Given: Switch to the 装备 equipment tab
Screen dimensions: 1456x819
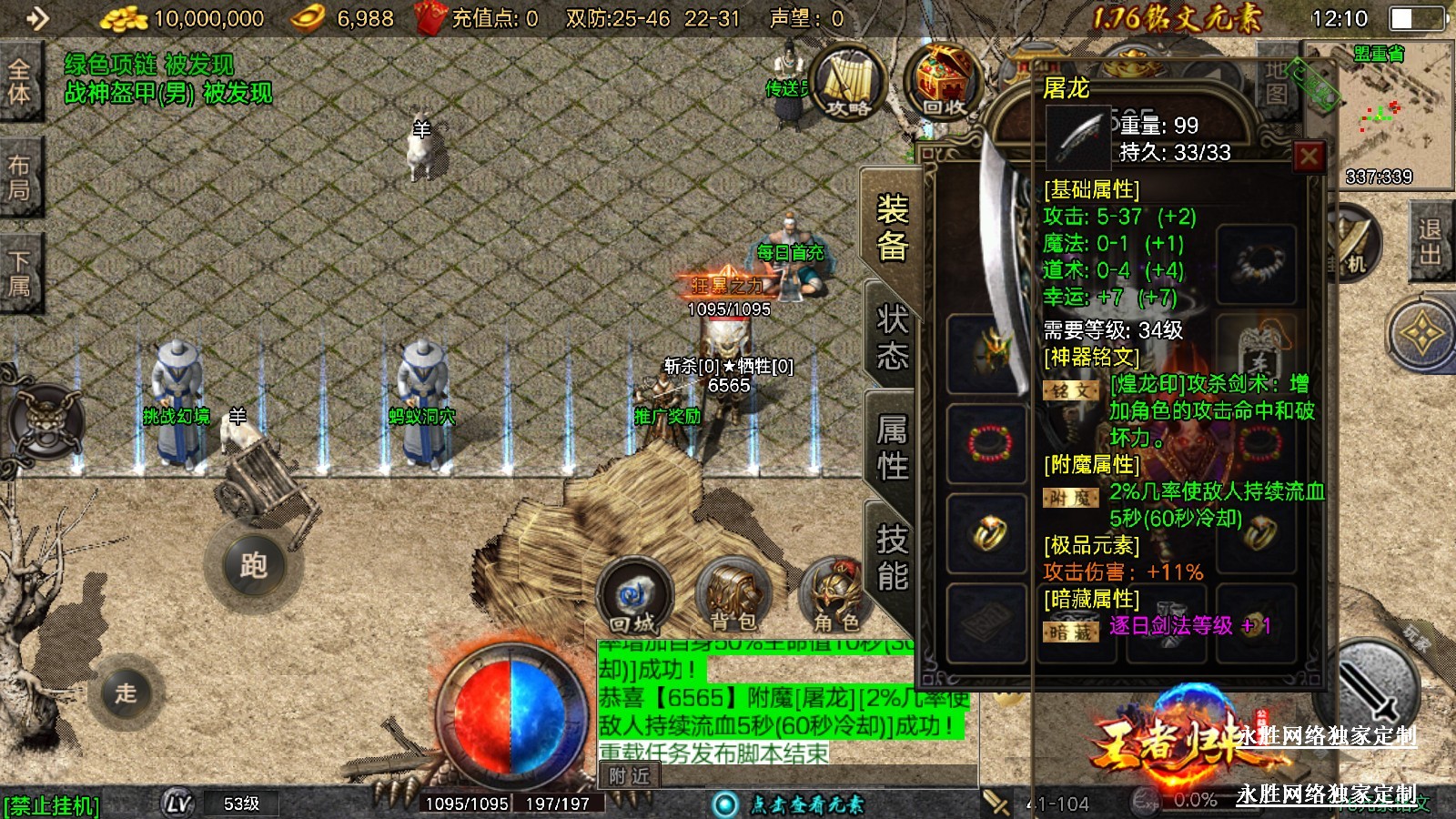Looking at the screenshot, I should pos(892,227).
